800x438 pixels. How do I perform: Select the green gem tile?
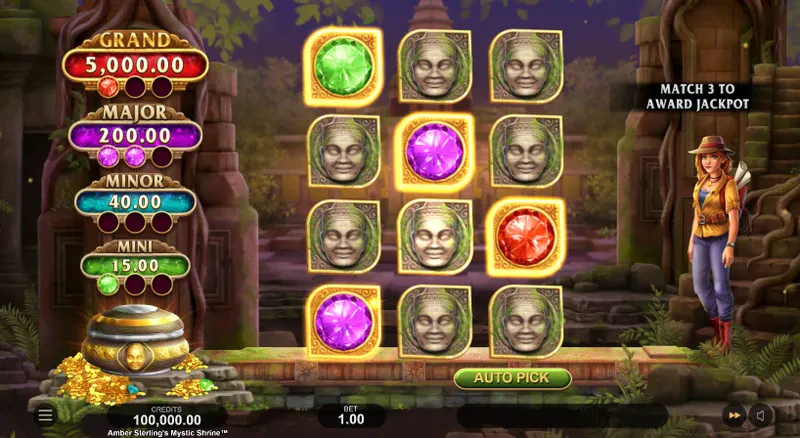(x=343, y=65)
